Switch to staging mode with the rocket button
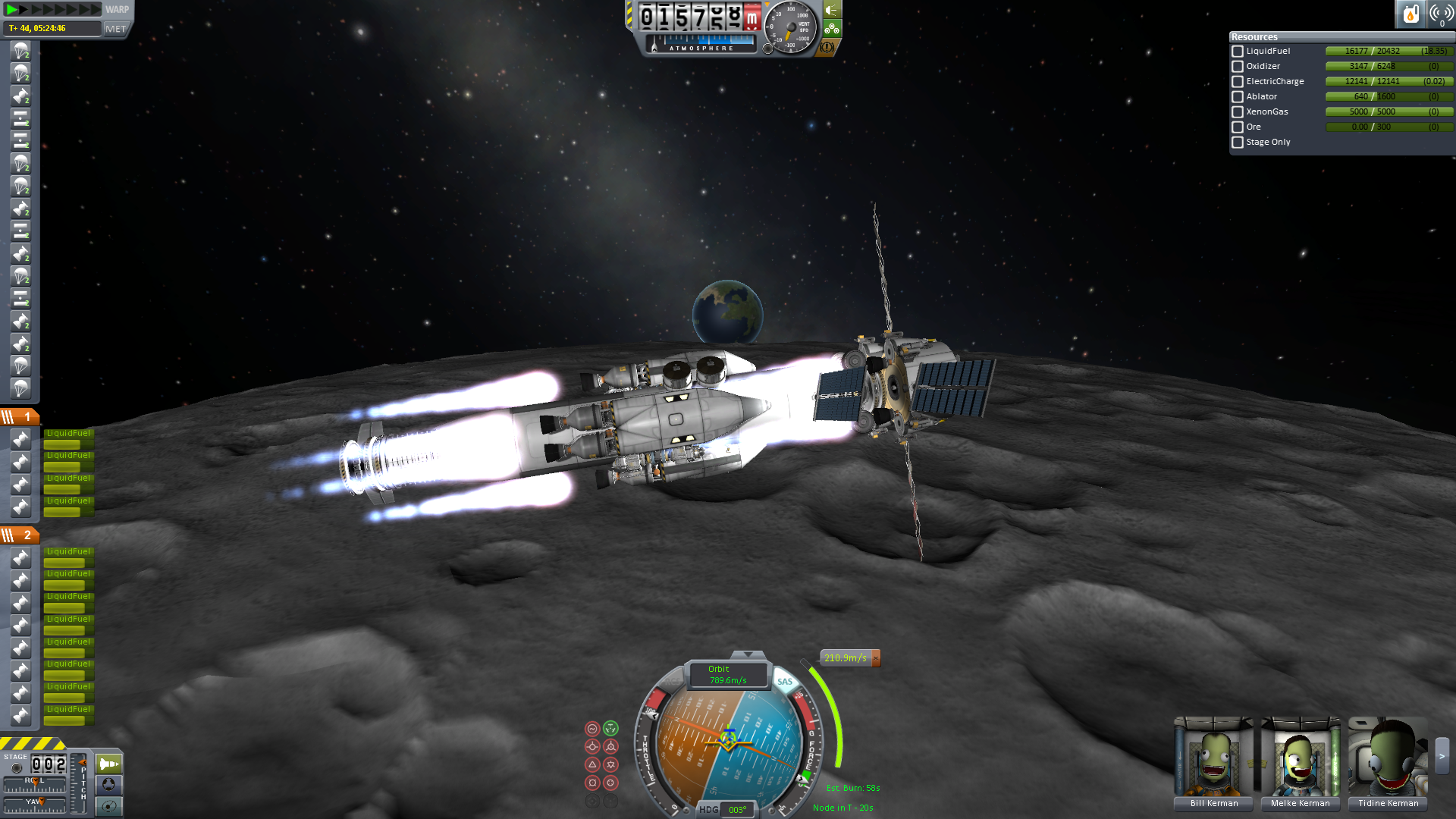Image resolution: width=1456 pixels, height=819 pixels. (x=108, y=764)
